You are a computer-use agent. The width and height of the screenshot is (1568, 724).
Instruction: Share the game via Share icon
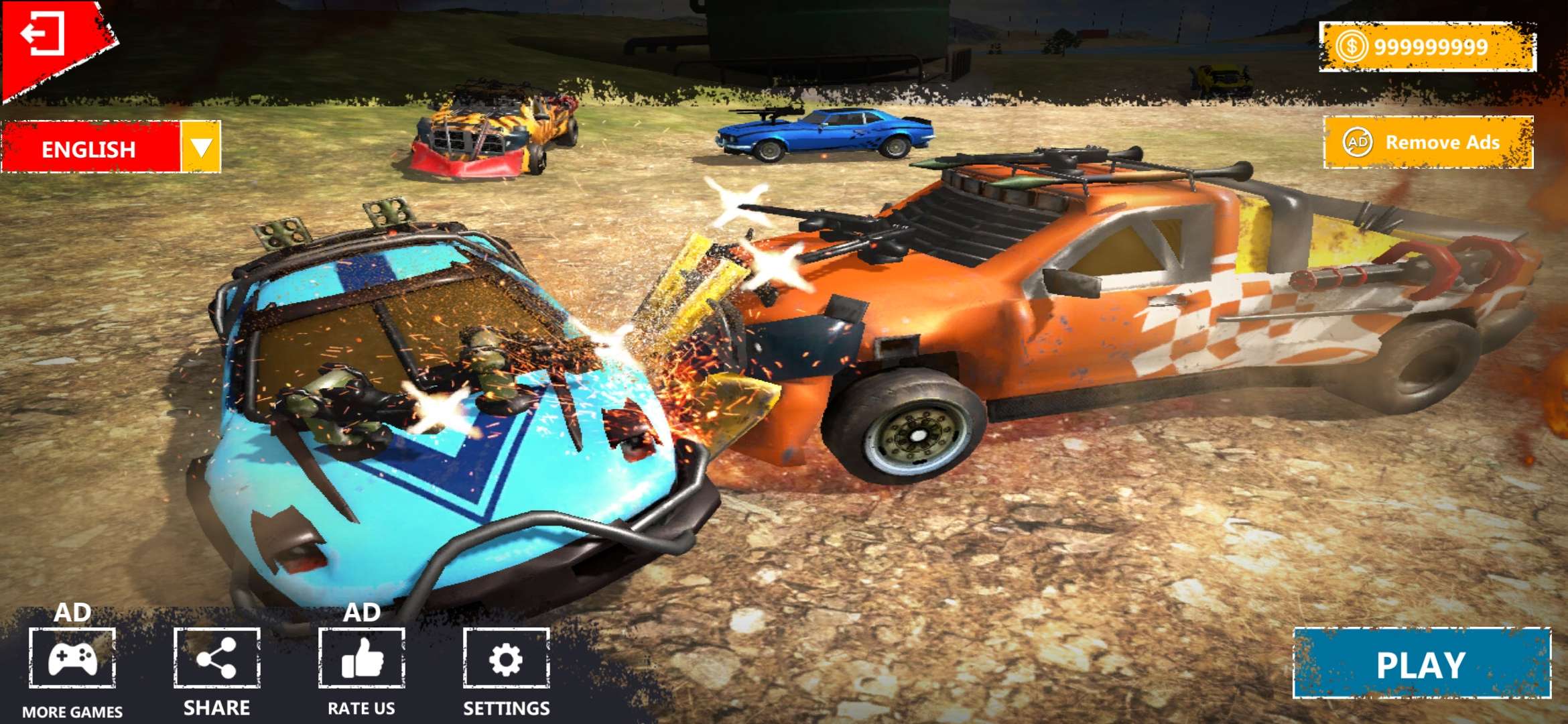216,659
